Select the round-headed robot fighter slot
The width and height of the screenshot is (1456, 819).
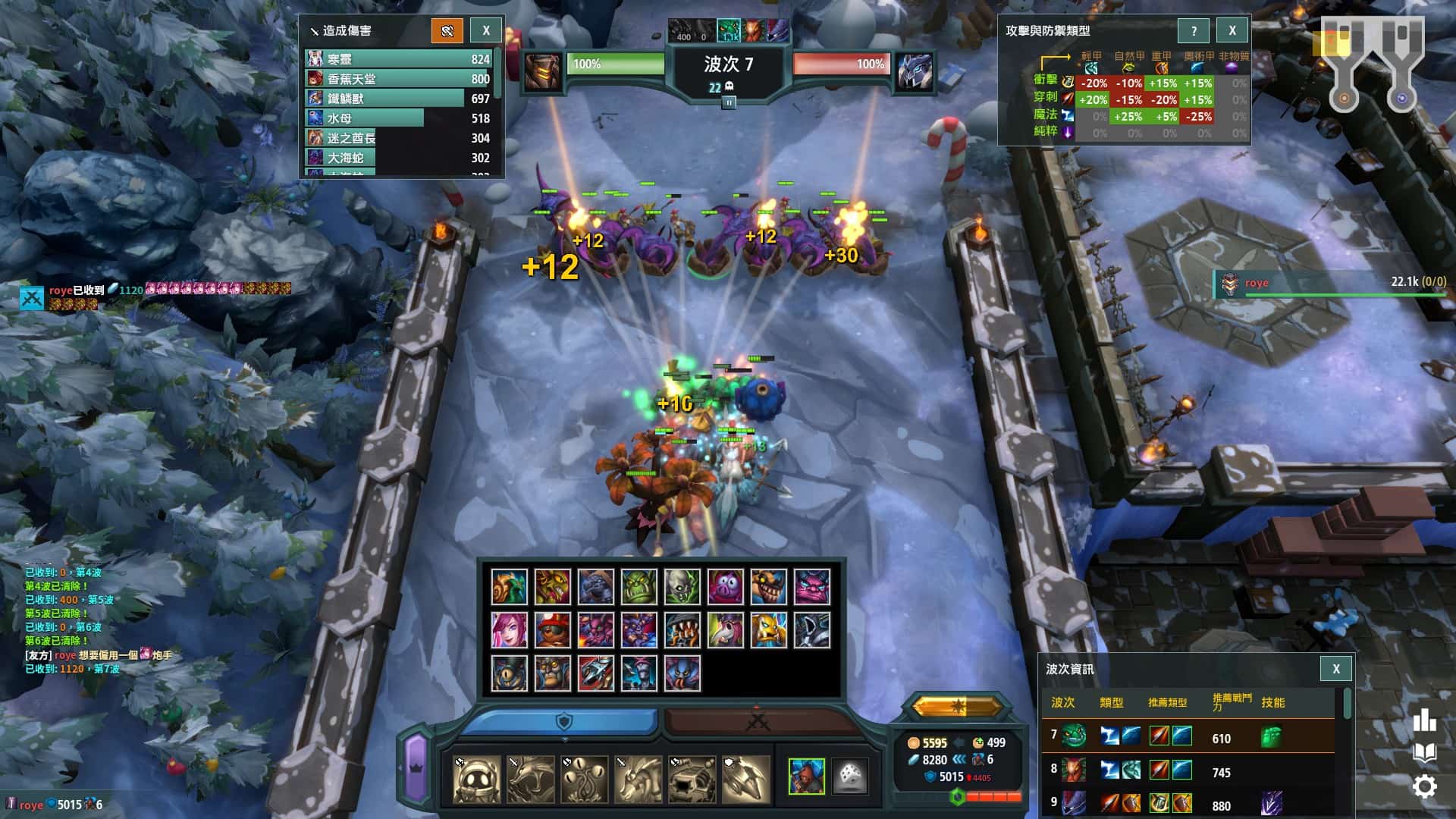pos(476,780)
